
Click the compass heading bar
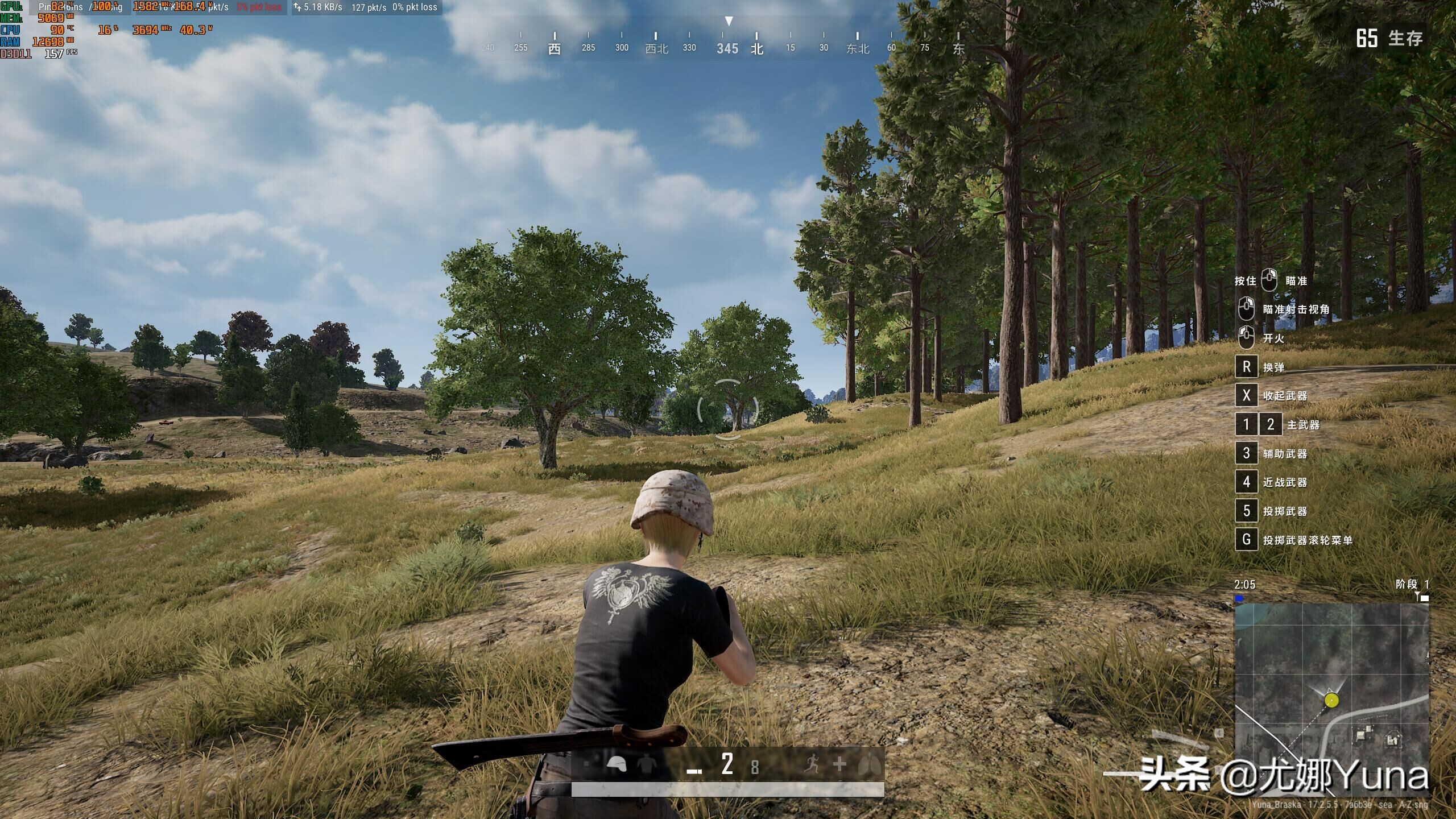tap(728, 47)
